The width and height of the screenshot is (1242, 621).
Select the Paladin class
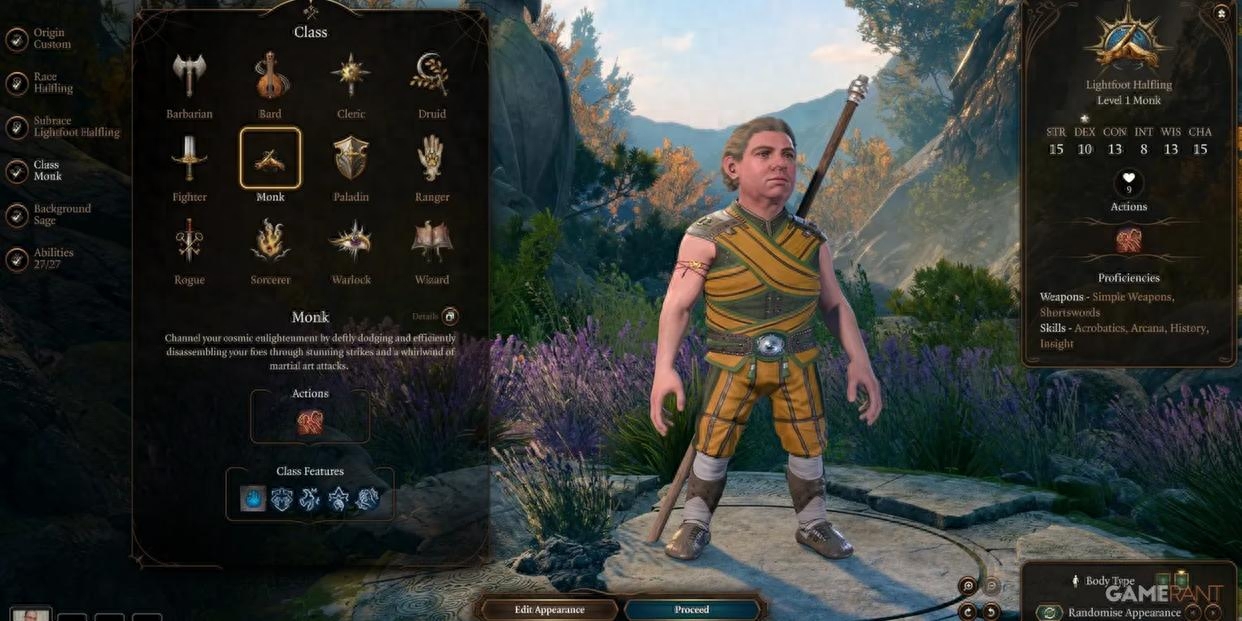tap(351, 159)
